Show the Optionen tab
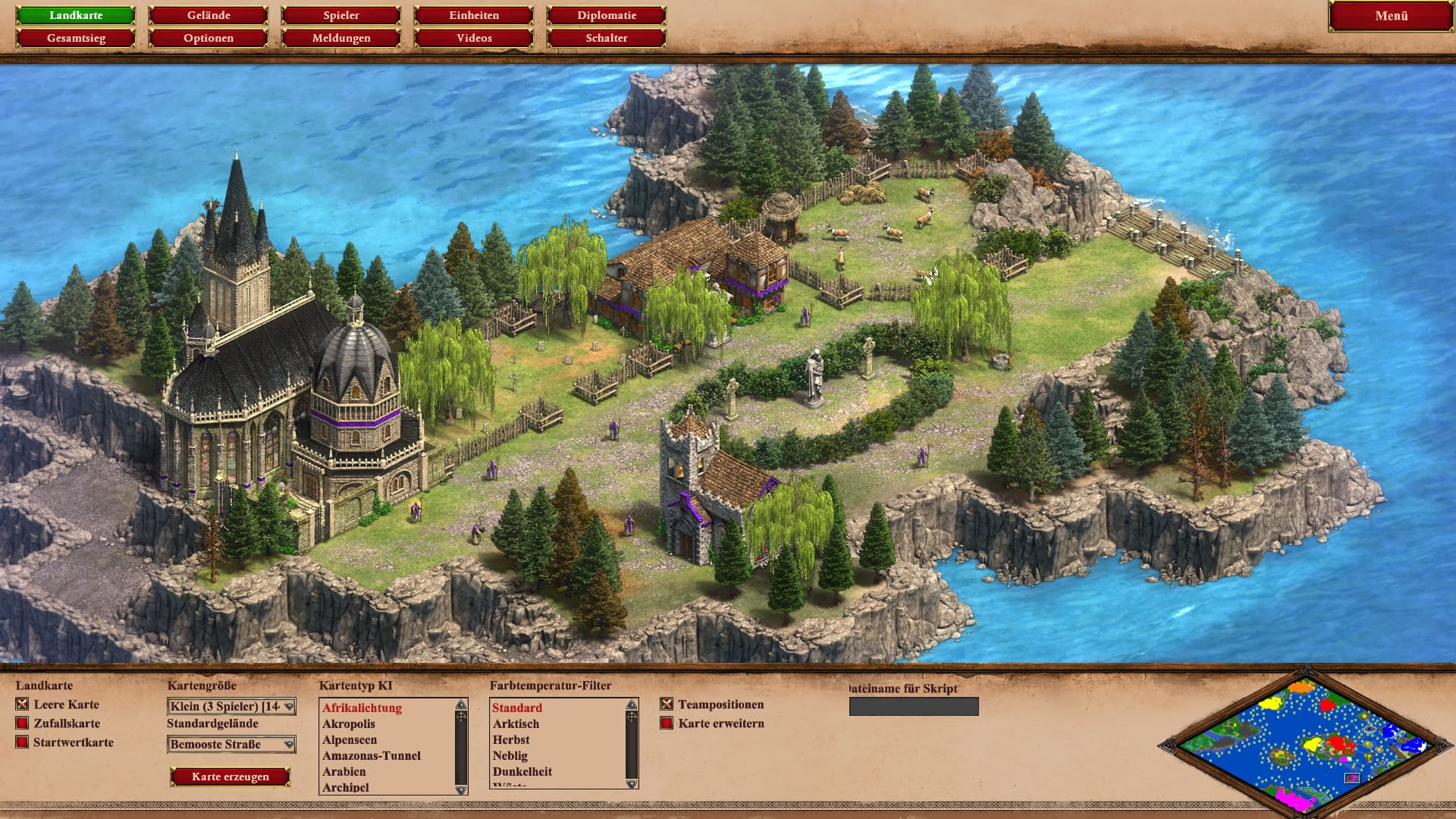The width and height of the screenshot is (1456, 819). tap(209, 38)
